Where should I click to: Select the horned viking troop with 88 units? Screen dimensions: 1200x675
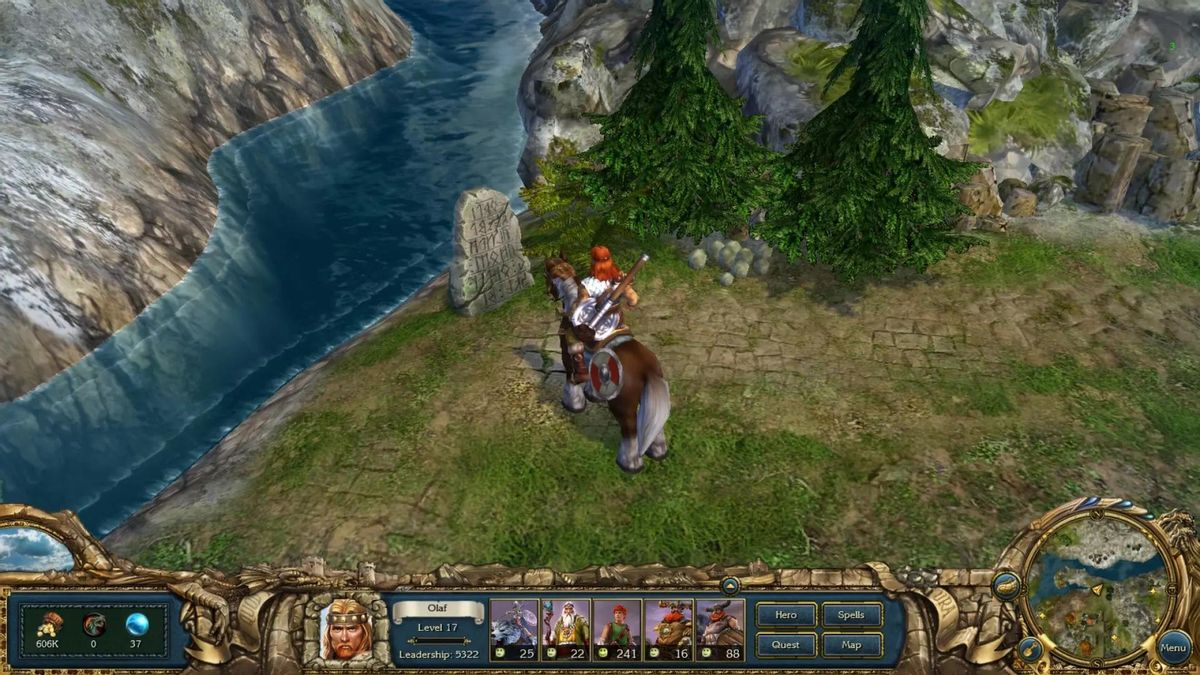pos(720,629)
